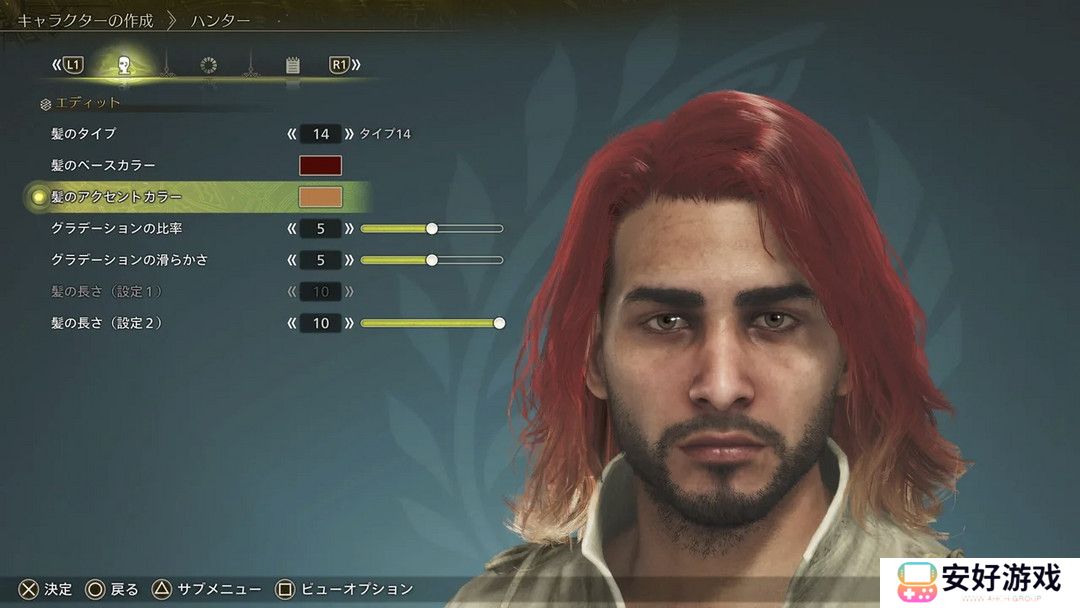Click the right arrow next to hair type 14
This screenshot has width=1080, height=608.
click(x=349, y=134)
